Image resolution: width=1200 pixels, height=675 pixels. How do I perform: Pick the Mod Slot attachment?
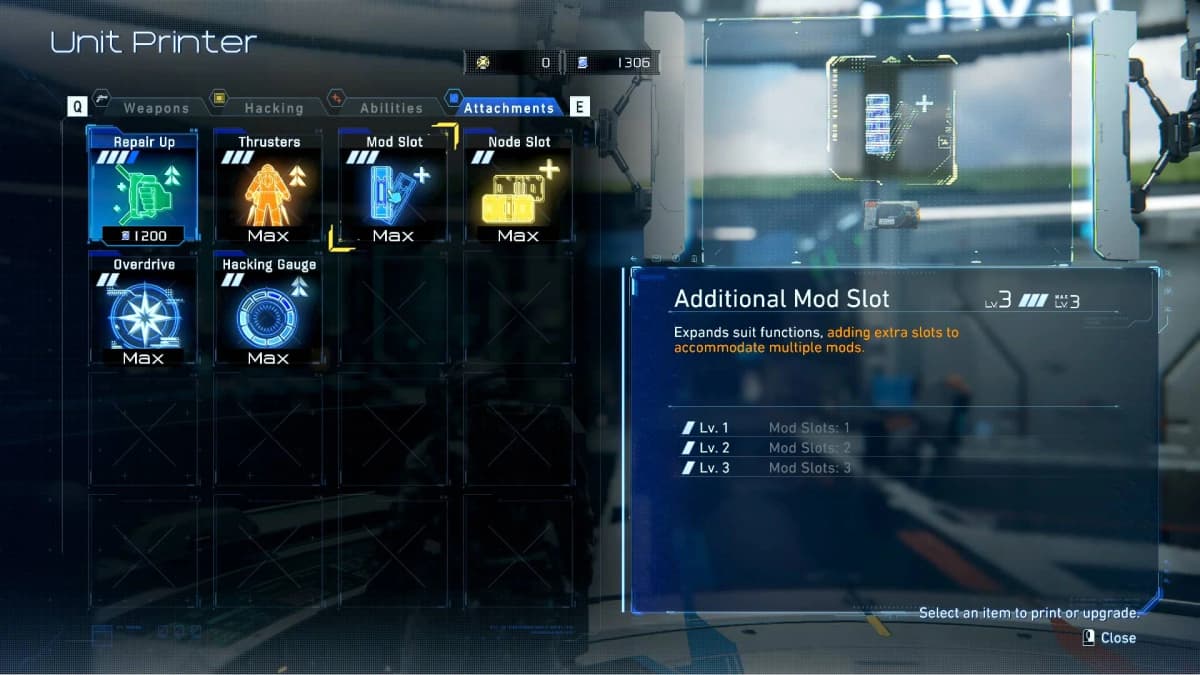(x=393, y=188)
